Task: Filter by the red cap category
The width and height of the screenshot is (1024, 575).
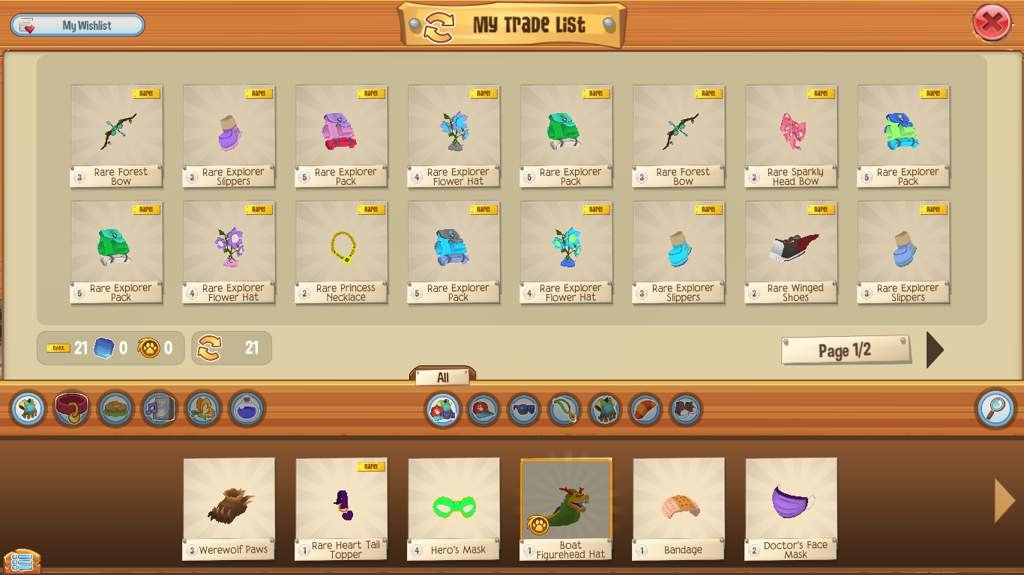Action: pyautogui.click(x=483, y=410)
